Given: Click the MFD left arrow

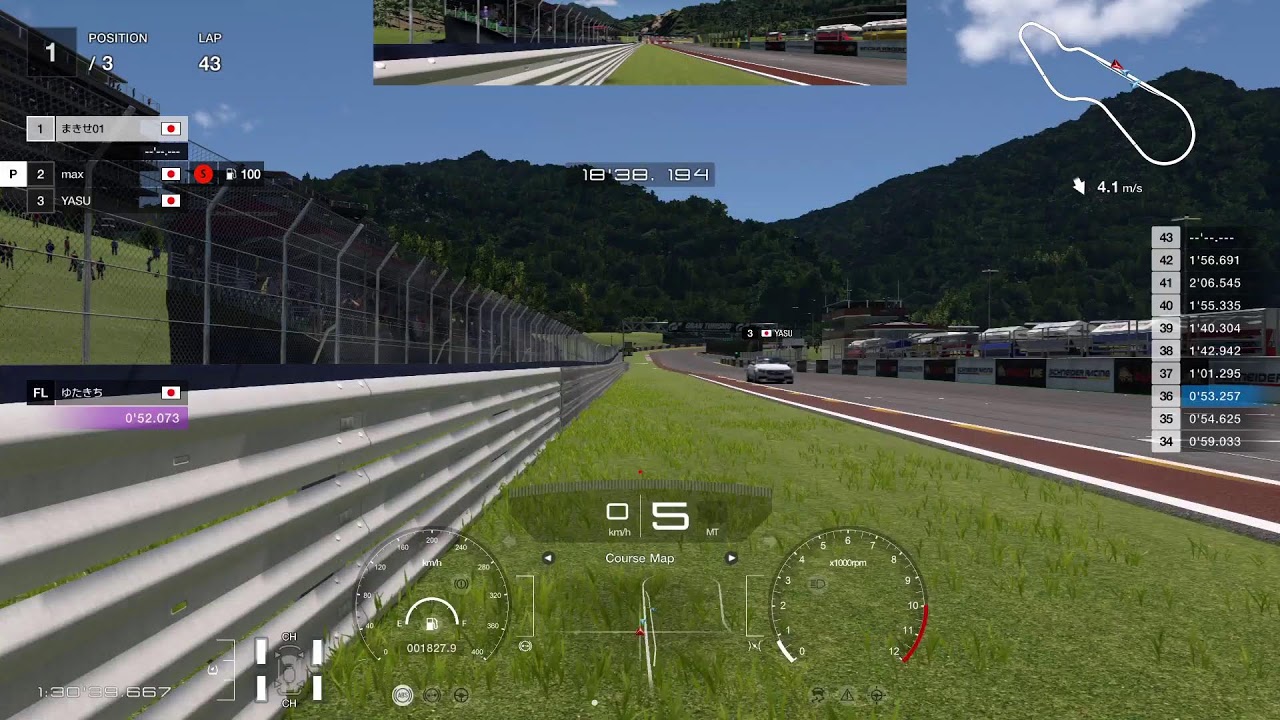Looking at the screenshot, I should pos(548,558).
